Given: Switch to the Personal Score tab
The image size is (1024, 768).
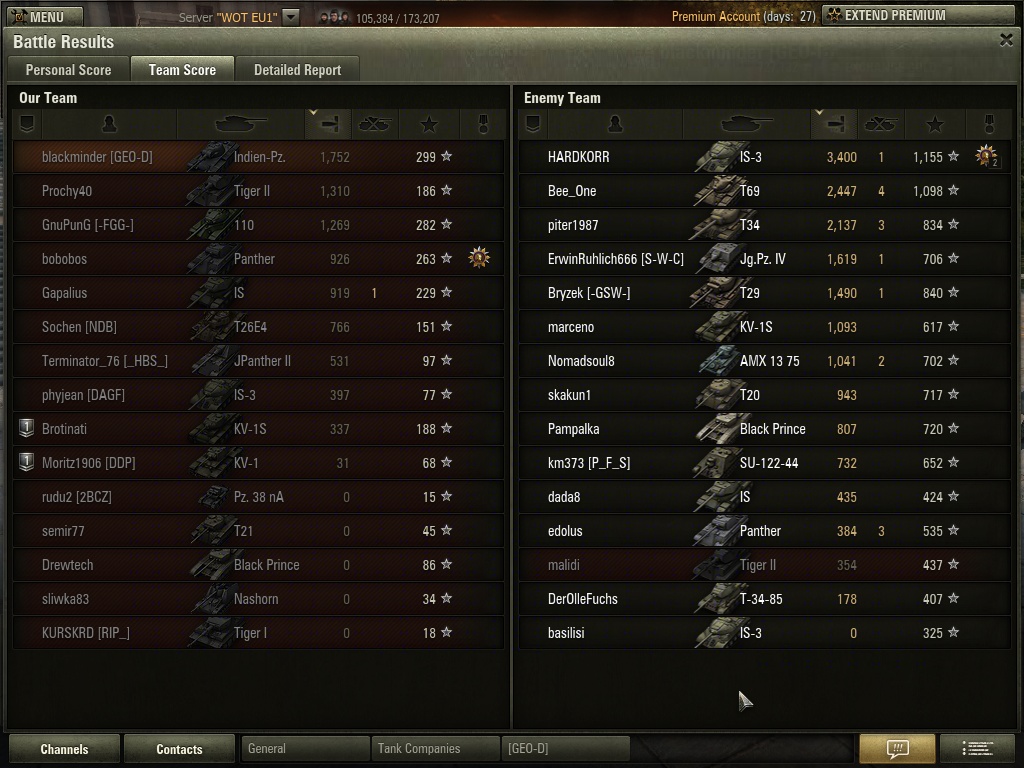Looking at the screenshot, I should (x=68, y=70).
